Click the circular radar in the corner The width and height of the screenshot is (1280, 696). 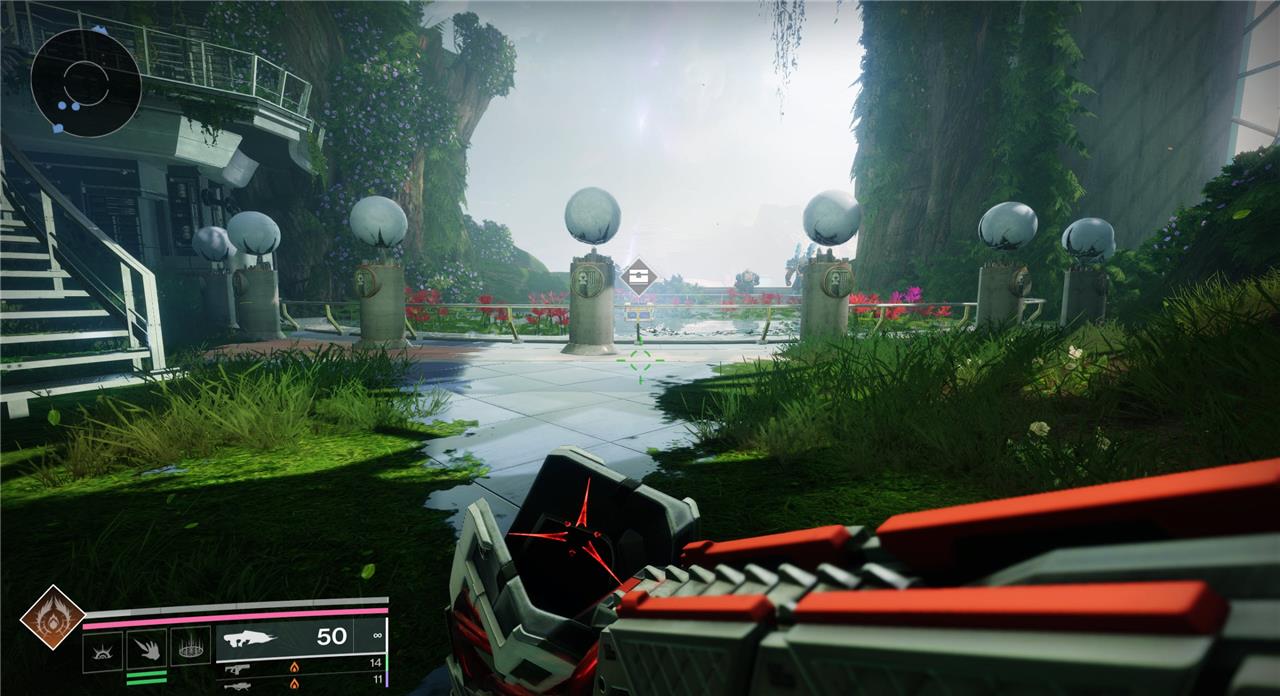(85, 83)
